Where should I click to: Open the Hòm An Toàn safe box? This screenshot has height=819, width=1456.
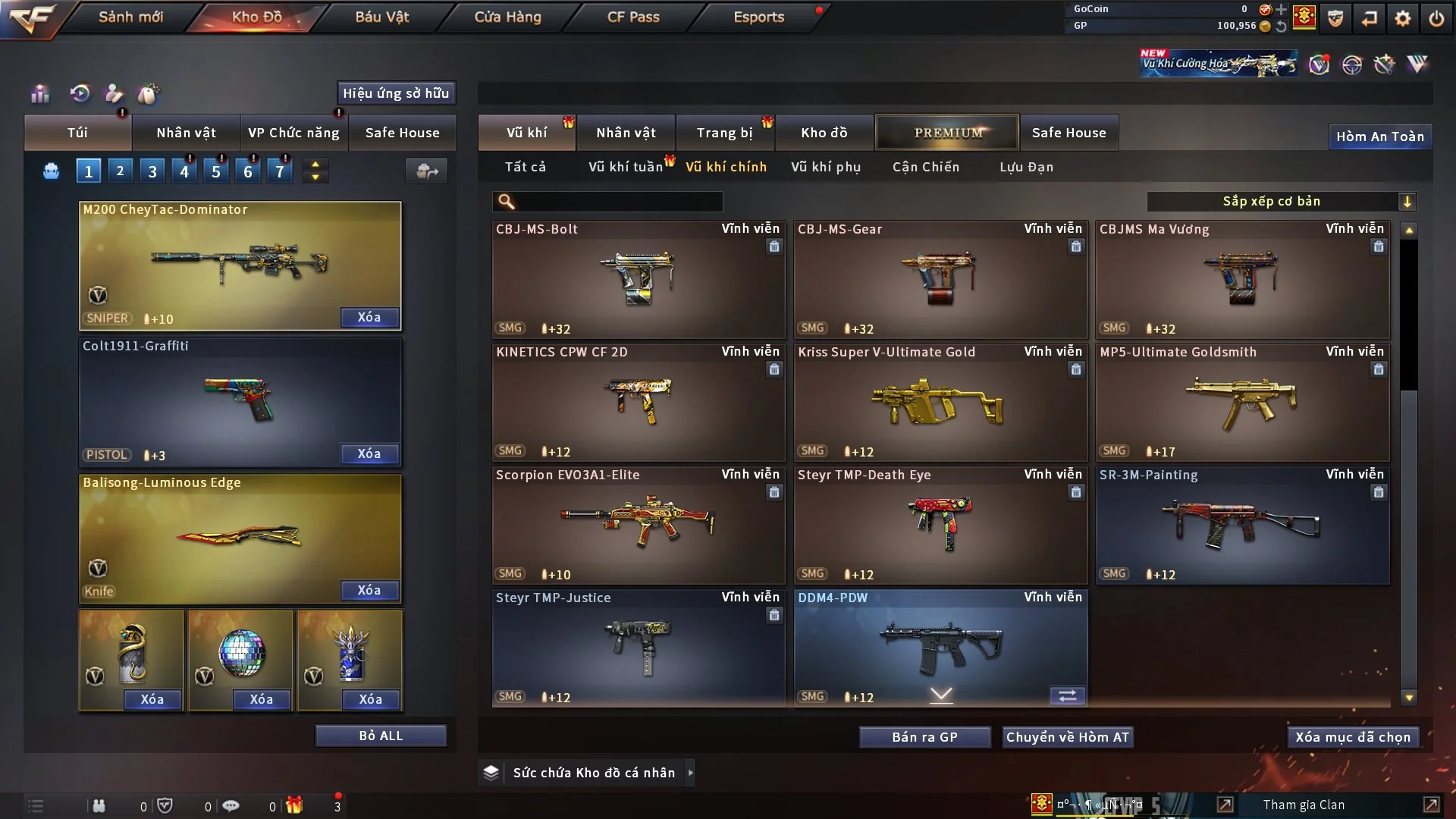click(1380, 136)
